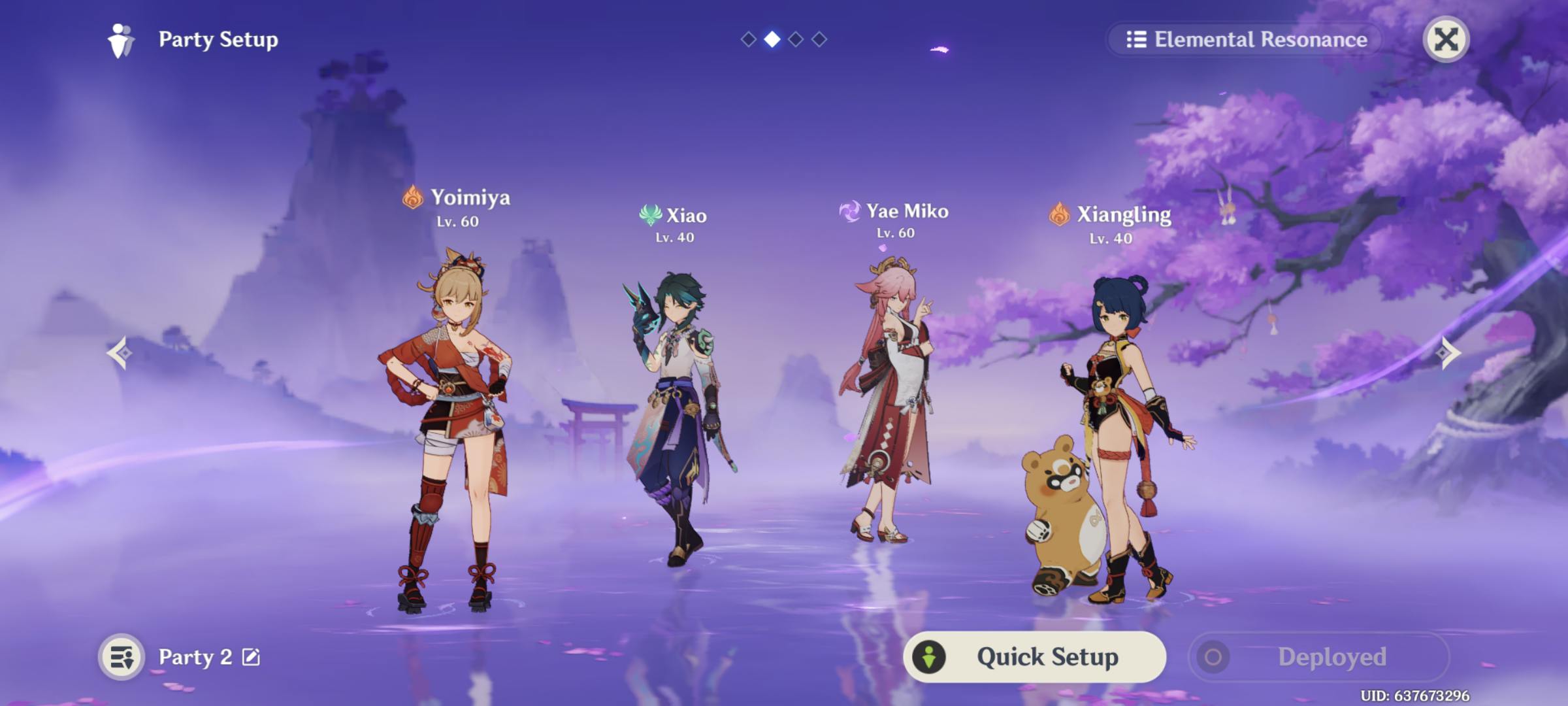This screenshot has height=706, width=1568.
Task: Go to the previous party with left arrow
Action: (120, 353)
